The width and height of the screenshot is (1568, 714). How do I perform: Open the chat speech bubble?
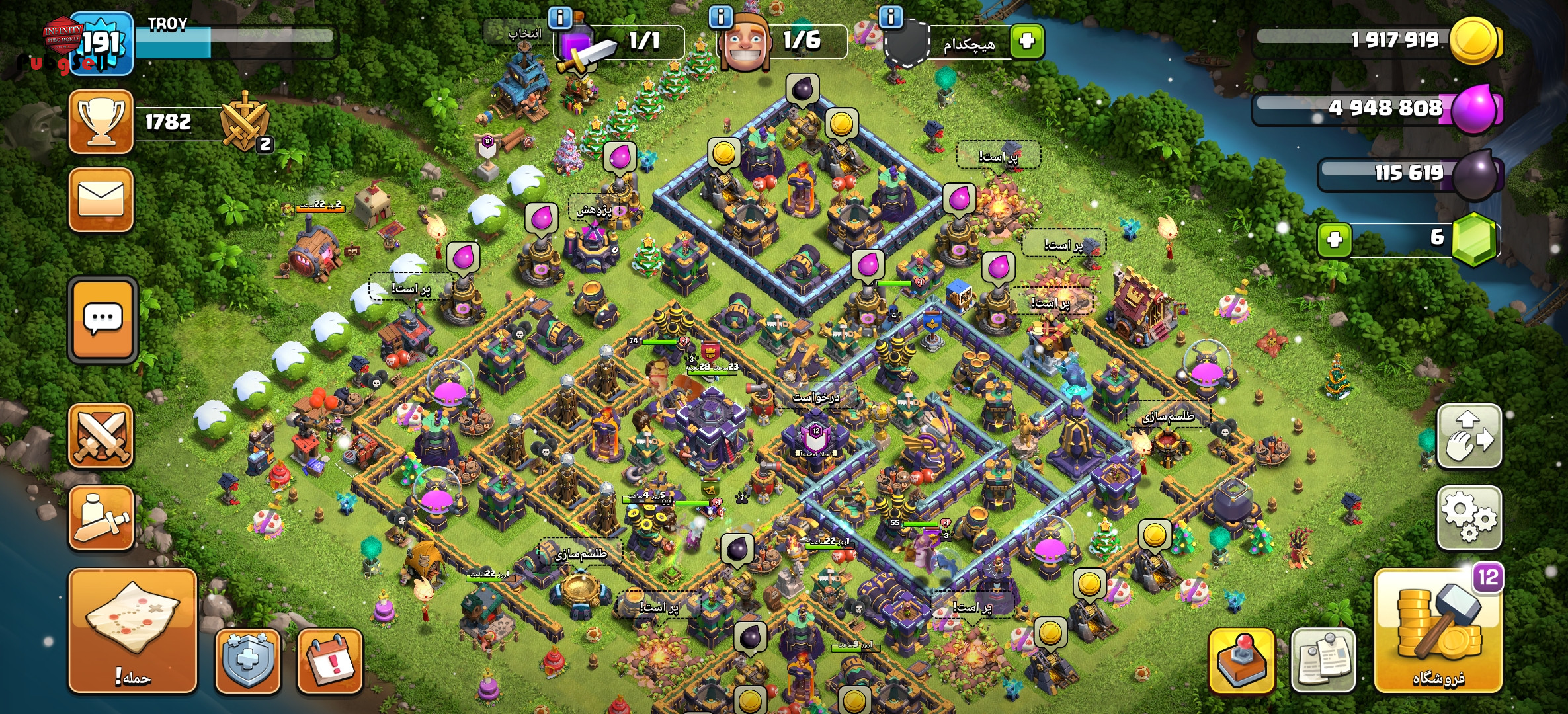click(103, 320)
